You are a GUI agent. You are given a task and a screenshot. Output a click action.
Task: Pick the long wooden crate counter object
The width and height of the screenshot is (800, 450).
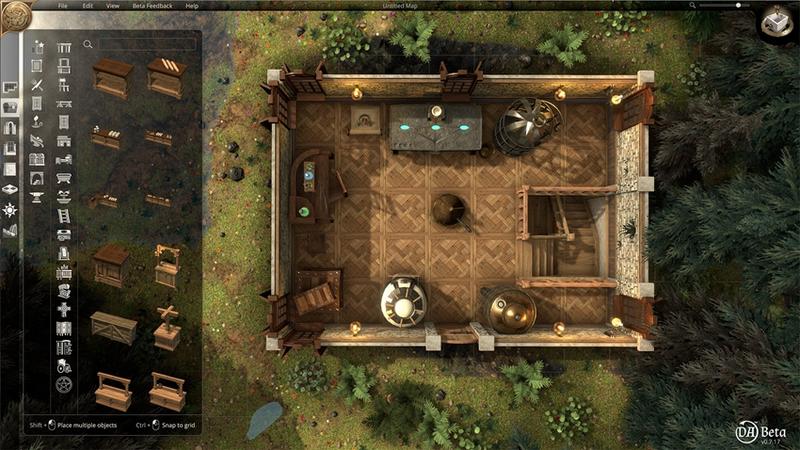(x=111, y=327)
